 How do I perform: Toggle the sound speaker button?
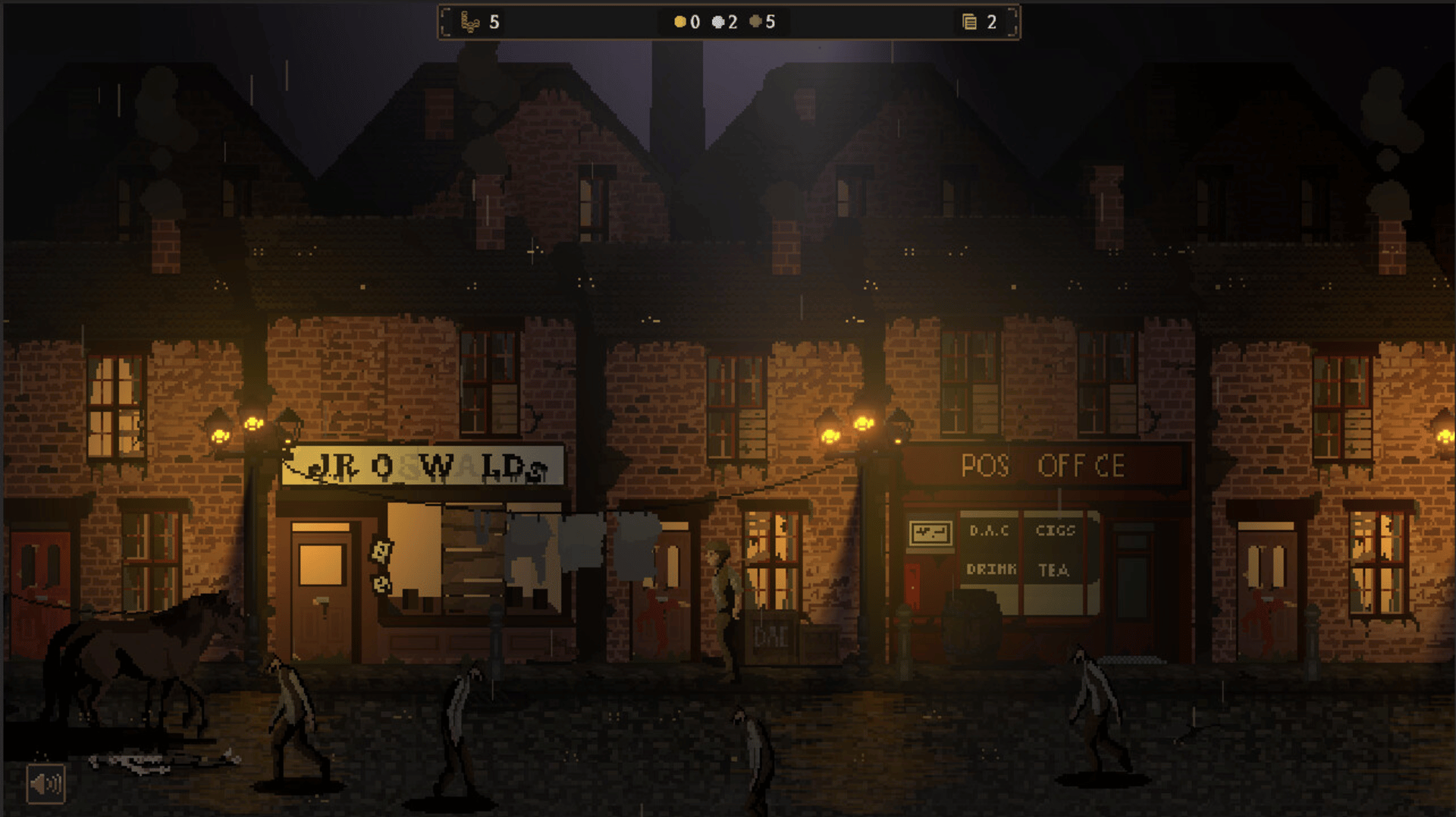[x=45, y=784]
